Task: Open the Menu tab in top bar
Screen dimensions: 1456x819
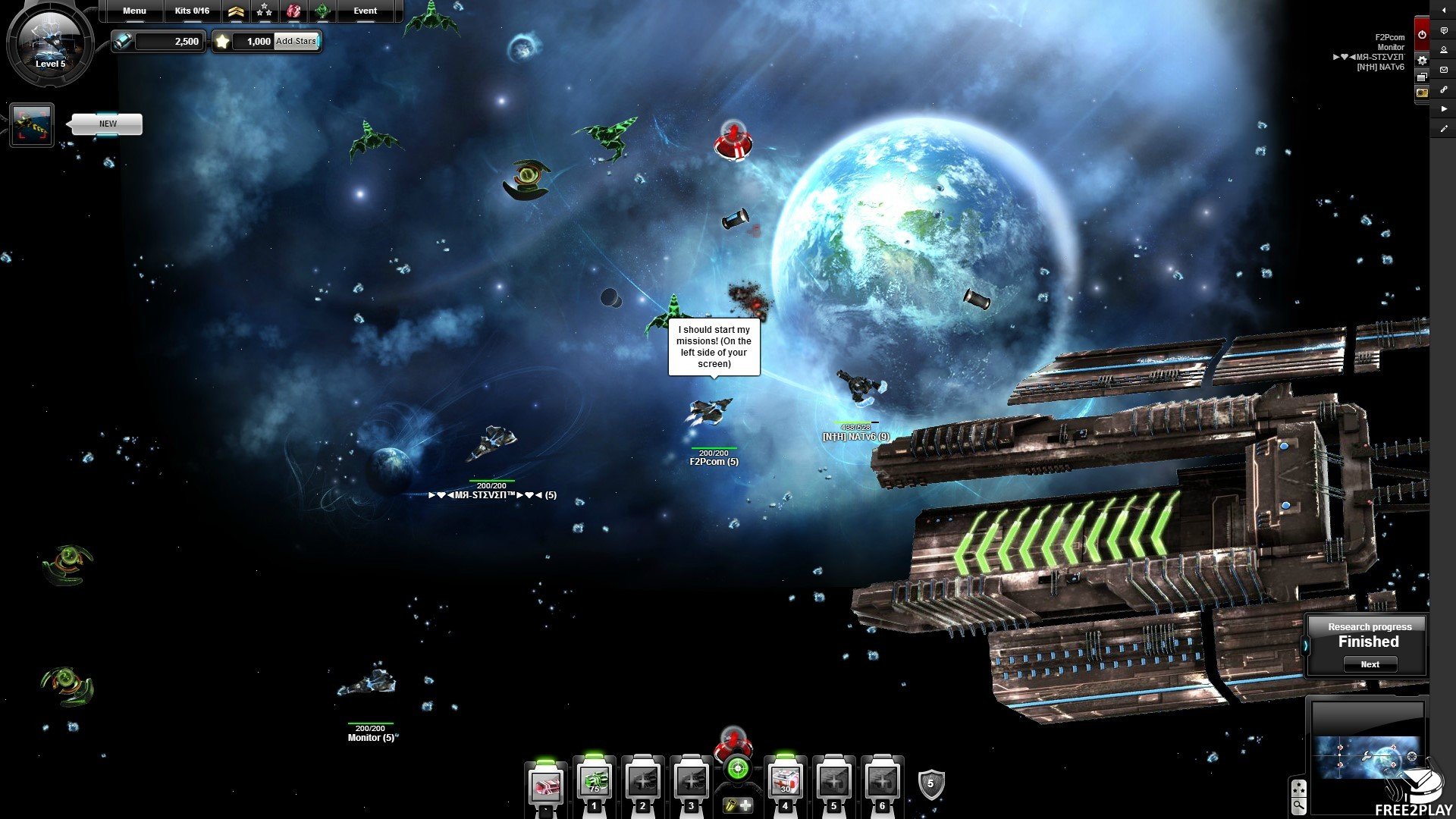Action: [134, 11]
